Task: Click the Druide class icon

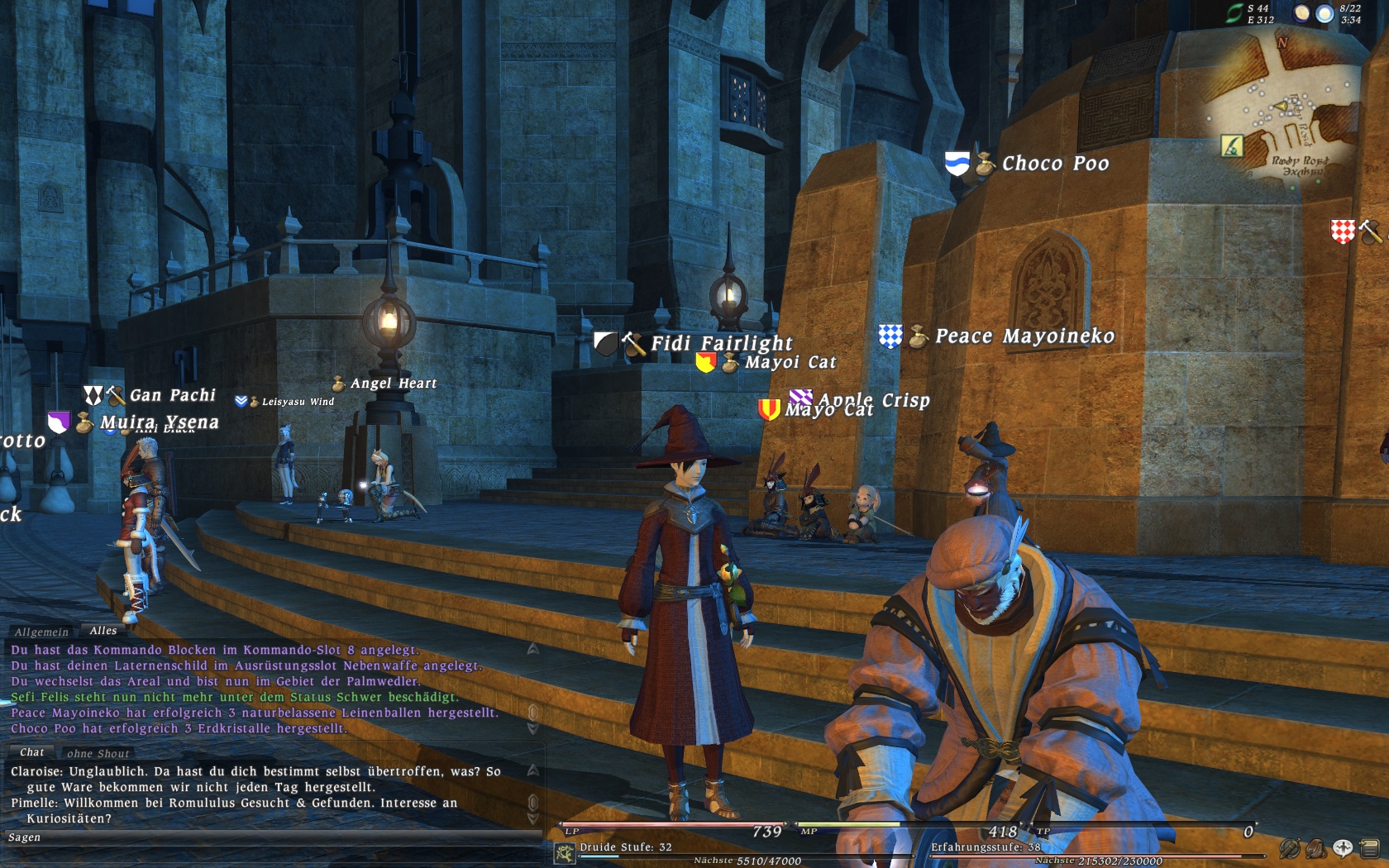Action: coord(566,853)
